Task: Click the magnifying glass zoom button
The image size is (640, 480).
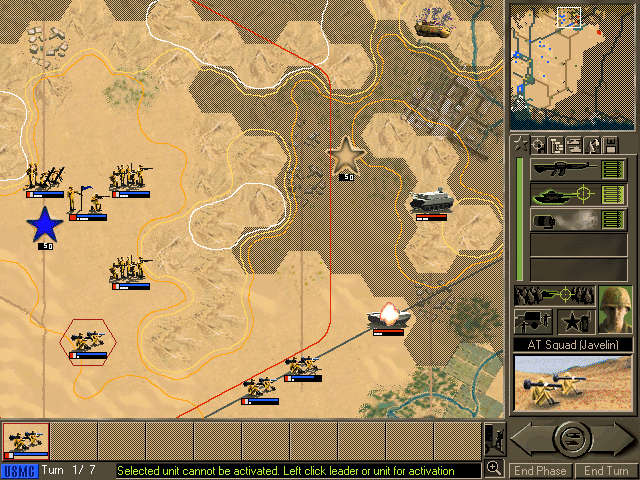Action: 494,468
